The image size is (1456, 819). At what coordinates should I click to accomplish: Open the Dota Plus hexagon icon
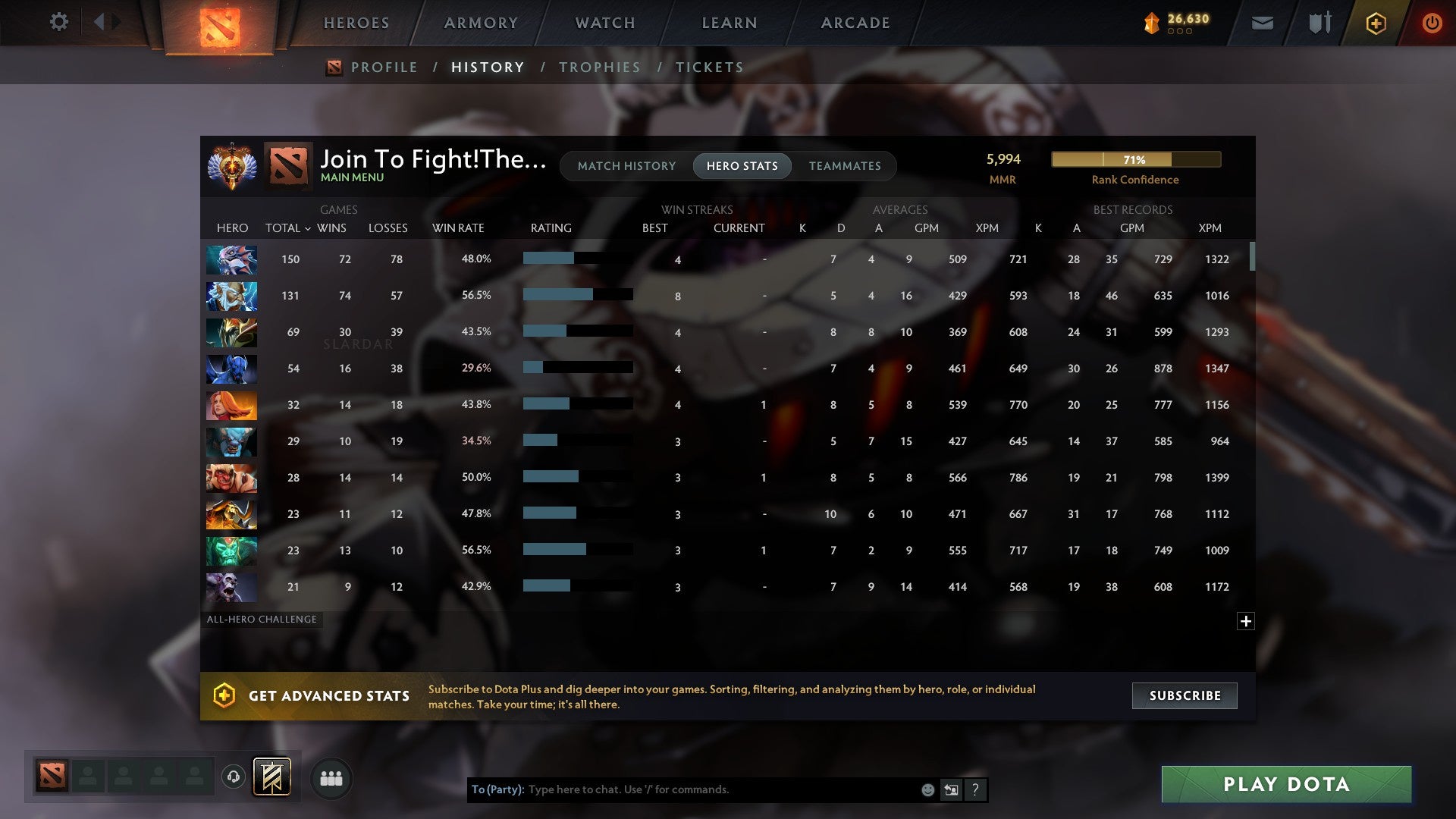coord(1375,23)
